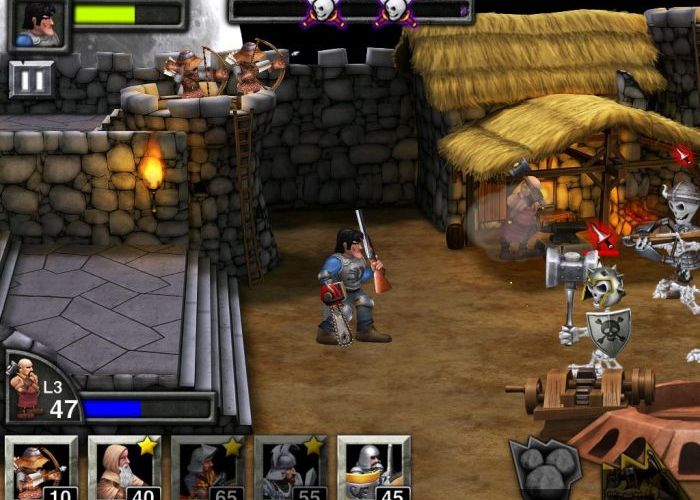This screenshot has width=700, height=500.
Task: Summon the white-bearded wizard unit costing 40
Action: click(x=124, y=468)
